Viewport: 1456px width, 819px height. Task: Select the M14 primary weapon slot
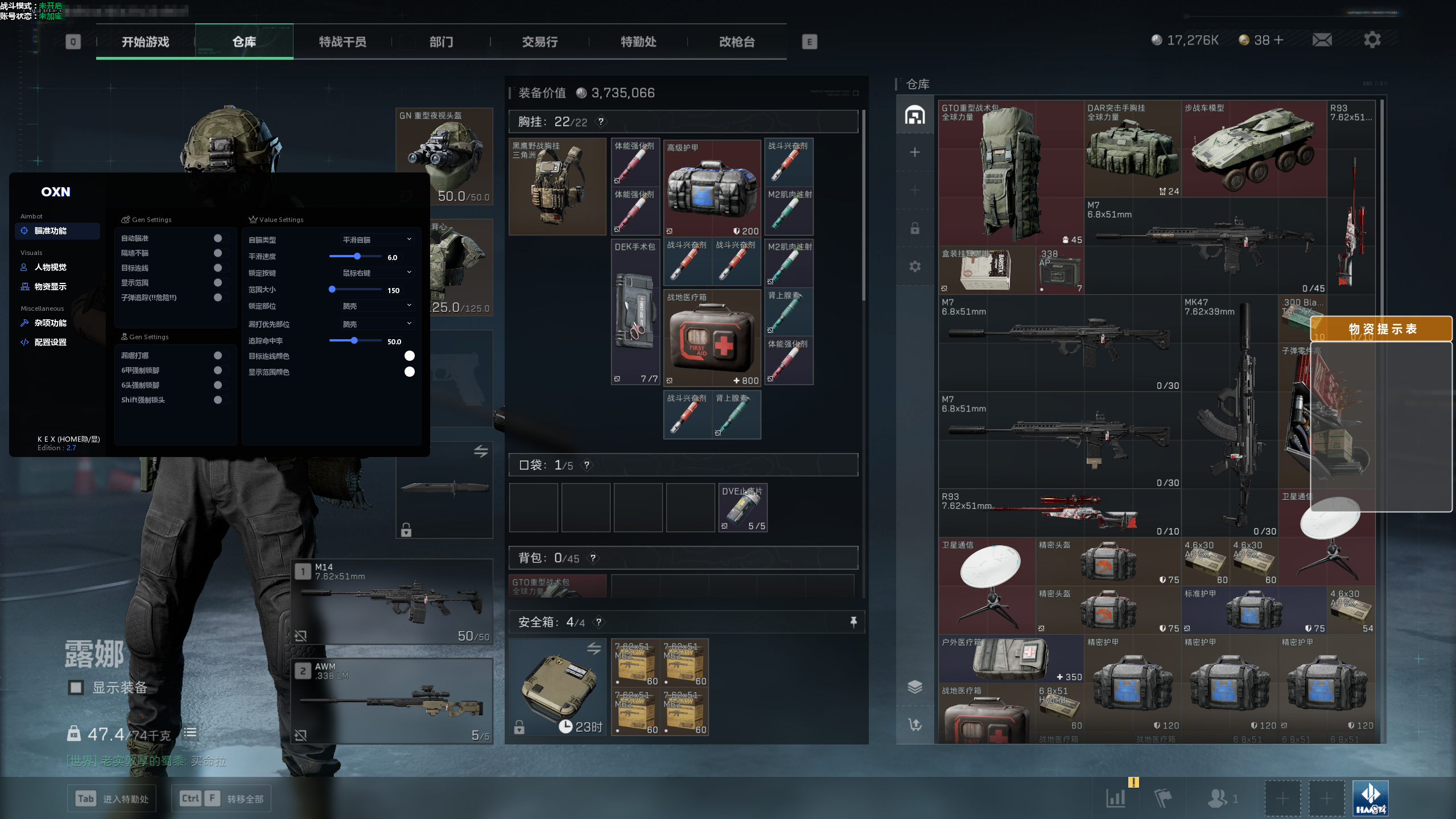coord(393,602)
